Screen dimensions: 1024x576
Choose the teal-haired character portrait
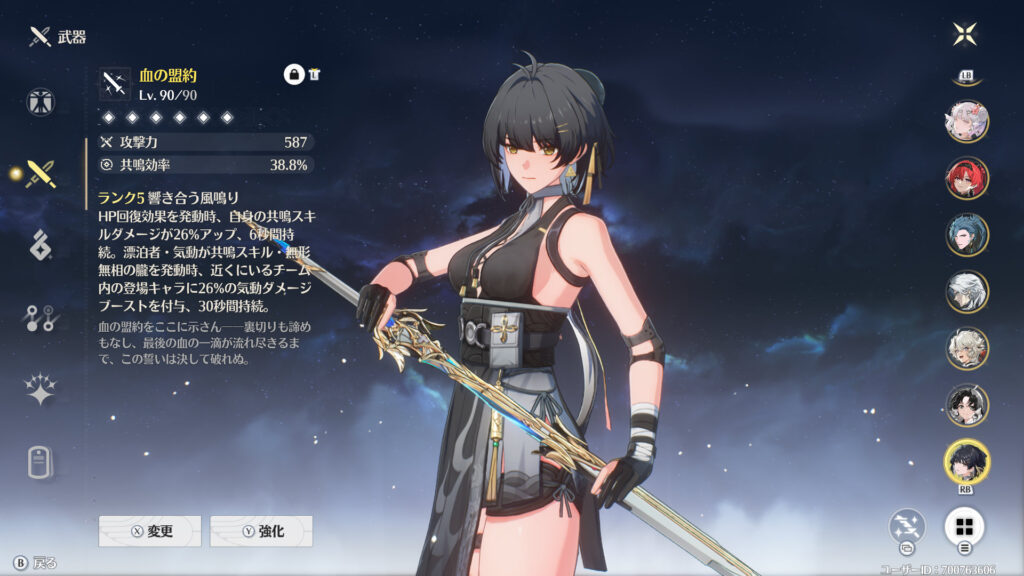click(966, 234)
